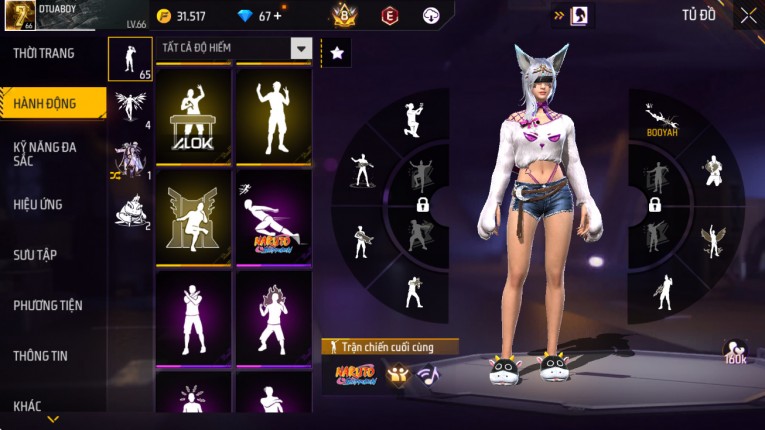
Task: Click the Booyah emote wheel slot
Action: (660, 119)
